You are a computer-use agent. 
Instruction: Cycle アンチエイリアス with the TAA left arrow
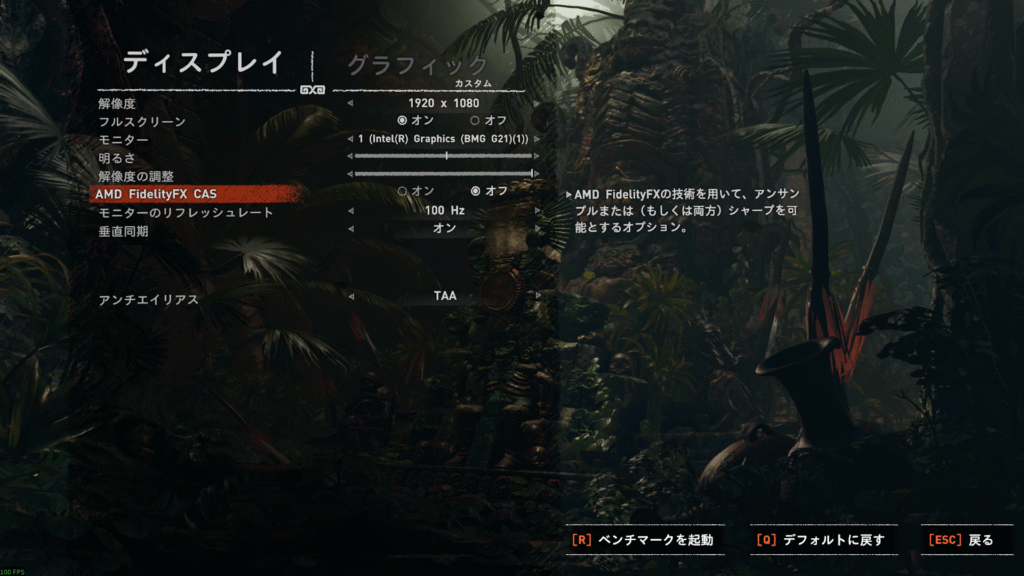pos(350,296)
